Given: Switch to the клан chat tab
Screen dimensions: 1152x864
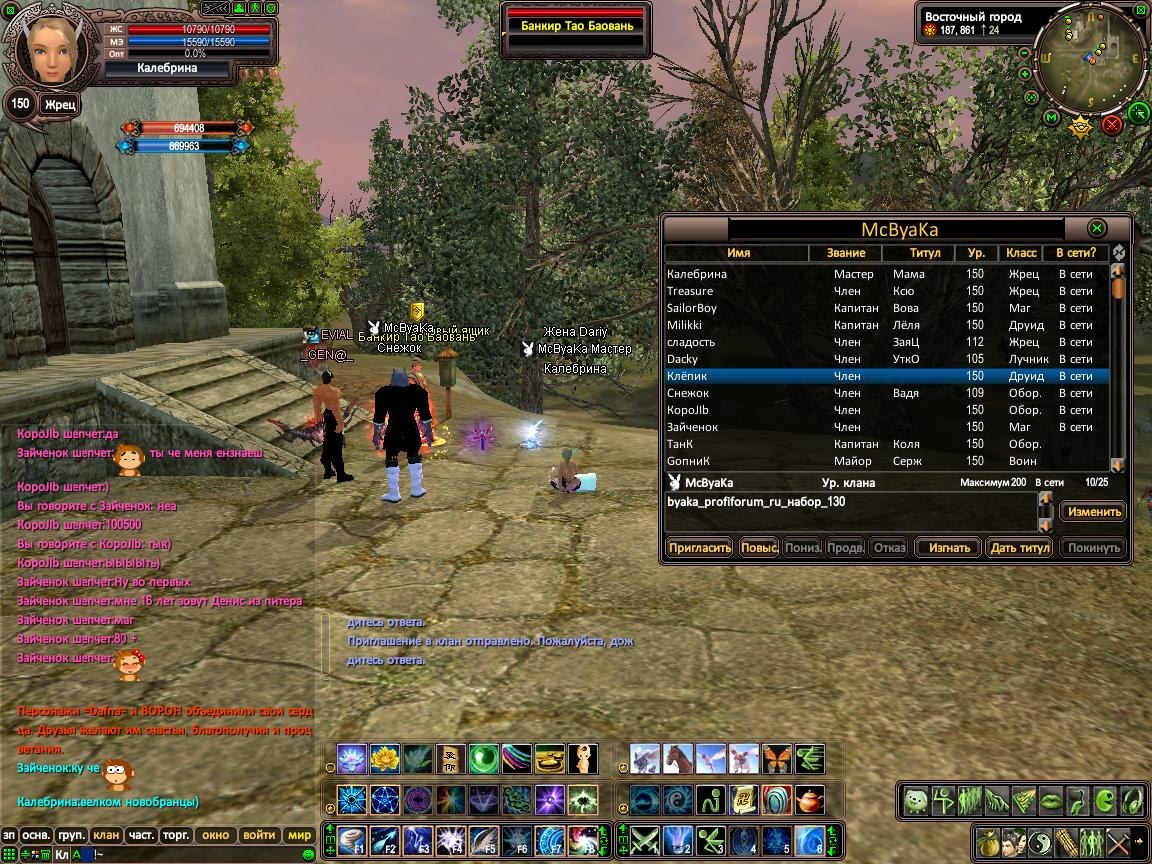Looking at the screenshot, I should coord(106,835).
